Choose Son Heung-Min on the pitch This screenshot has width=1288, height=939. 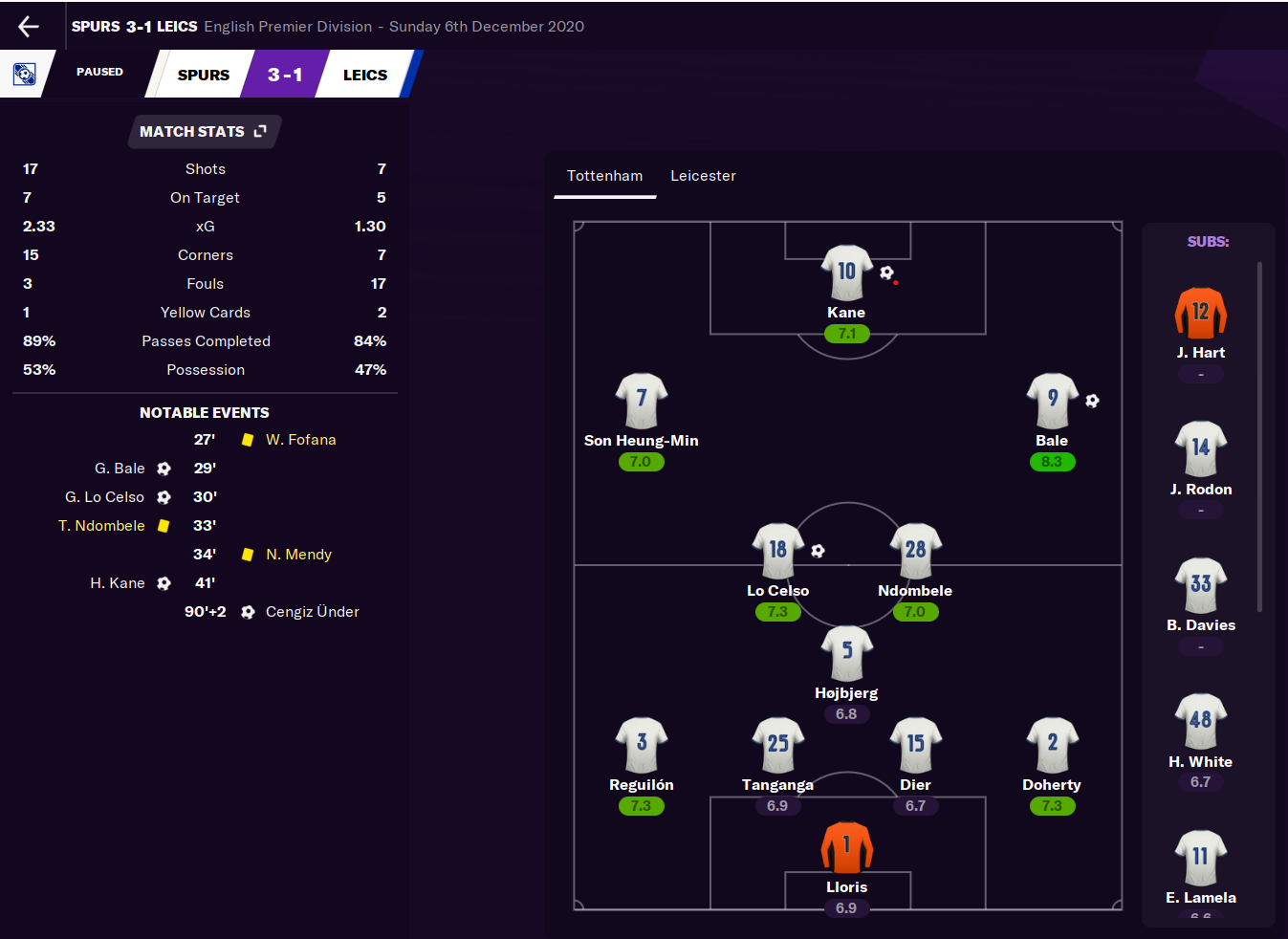(x=641, y=401)
